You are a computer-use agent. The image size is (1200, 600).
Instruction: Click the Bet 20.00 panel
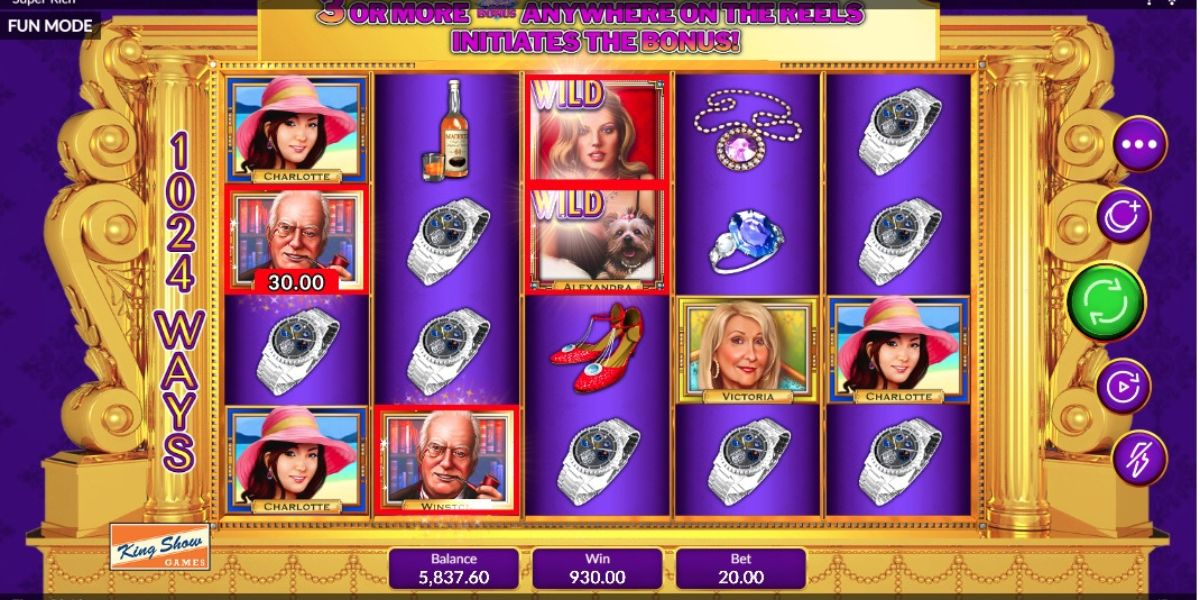click(x=741, y=568)
